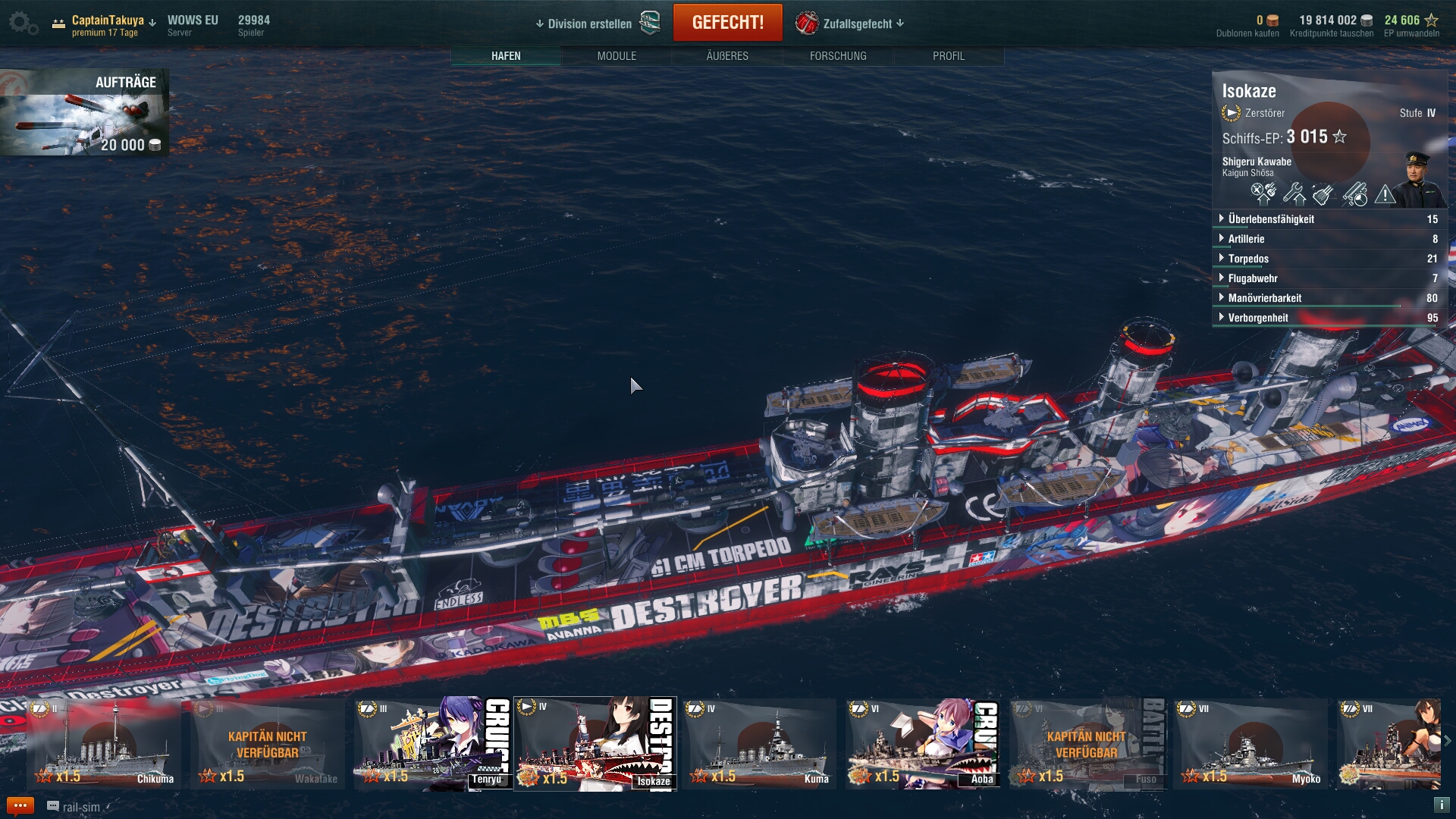The image size is (1456, 819).
Task: Show the PROFIL tab
Action: (x=949, y=56)
